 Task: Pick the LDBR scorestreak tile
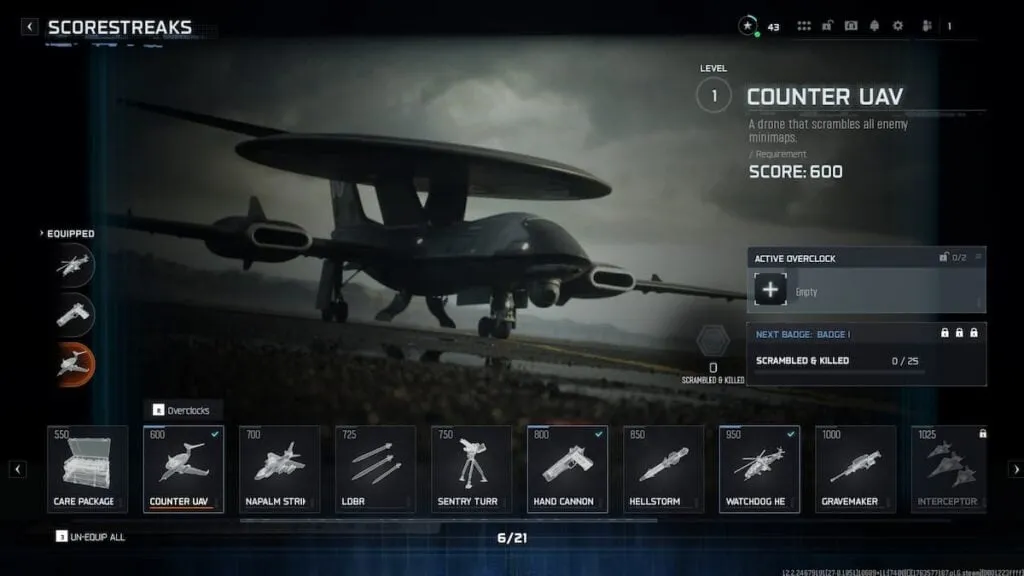pos(375,469)
